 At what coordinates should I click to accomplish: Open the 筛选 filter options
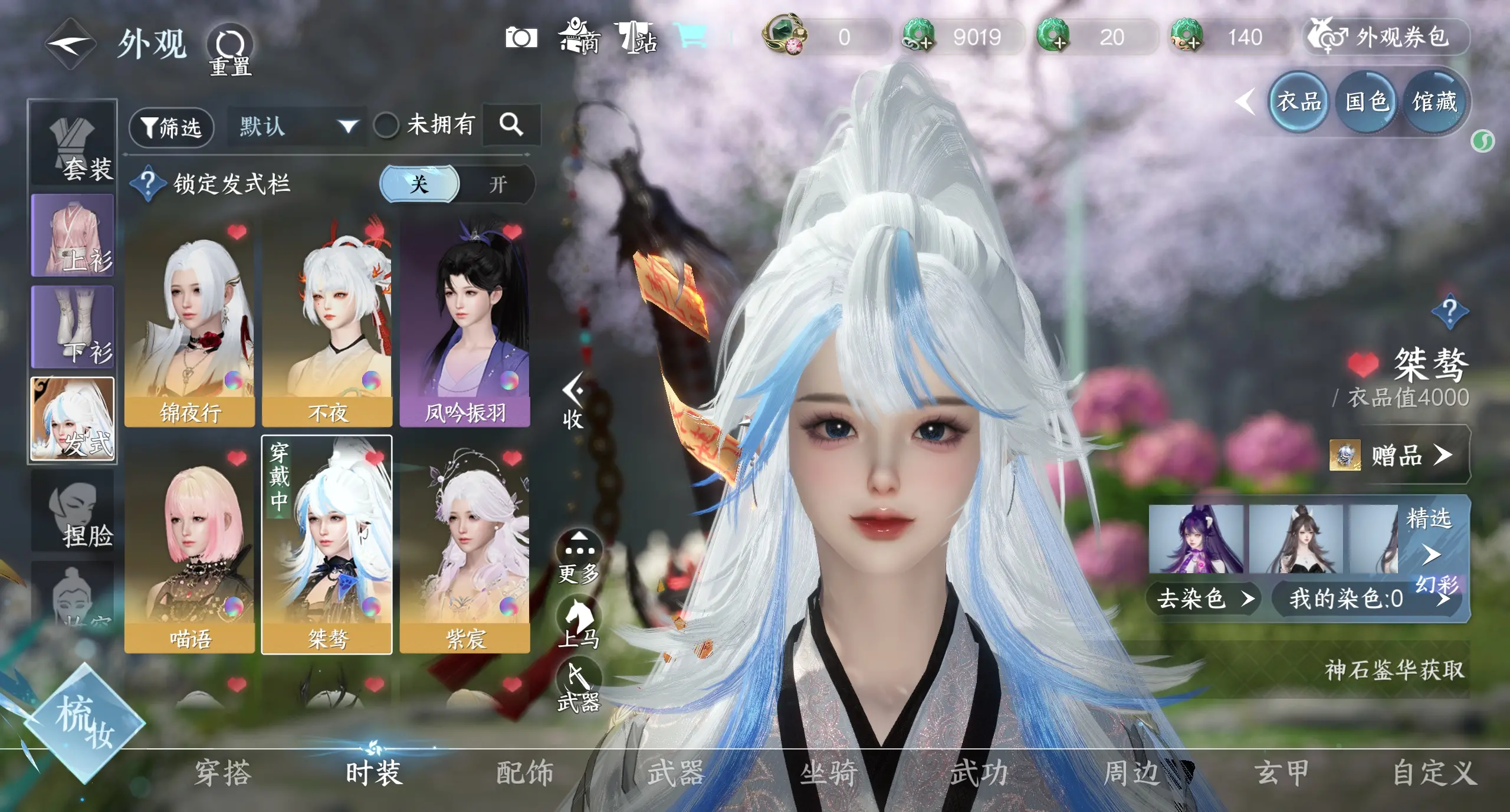(171, 127)
